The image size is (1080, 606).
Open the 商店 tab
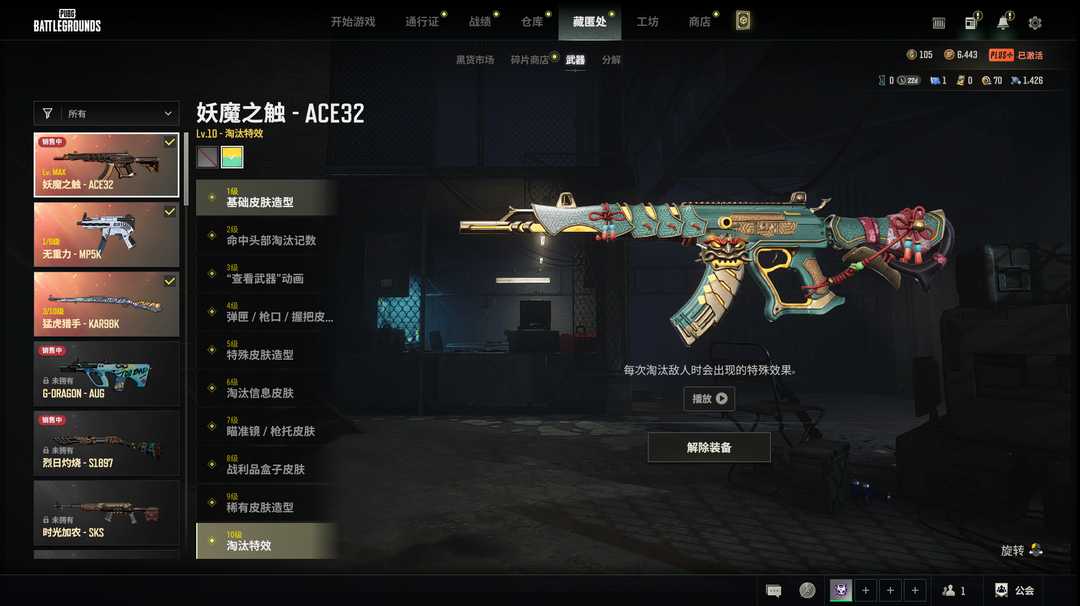700,21
